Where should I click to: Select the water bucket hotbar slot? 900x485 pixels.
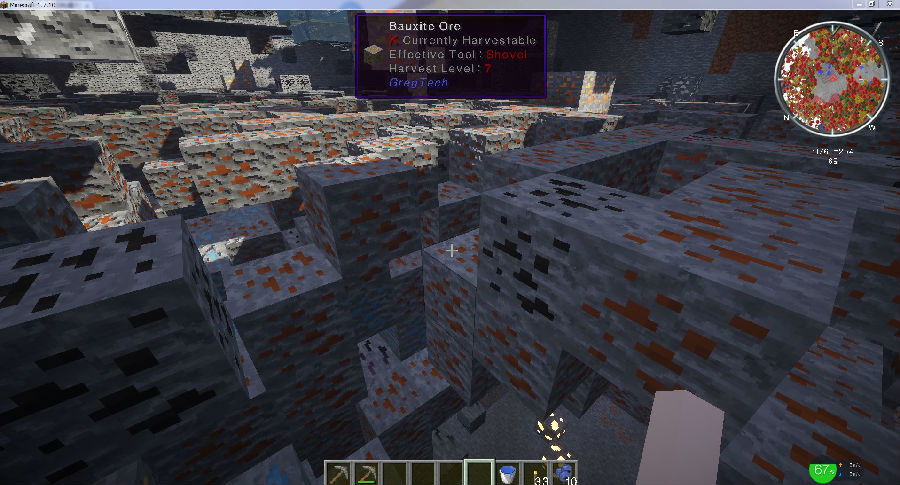click(508, 472)
